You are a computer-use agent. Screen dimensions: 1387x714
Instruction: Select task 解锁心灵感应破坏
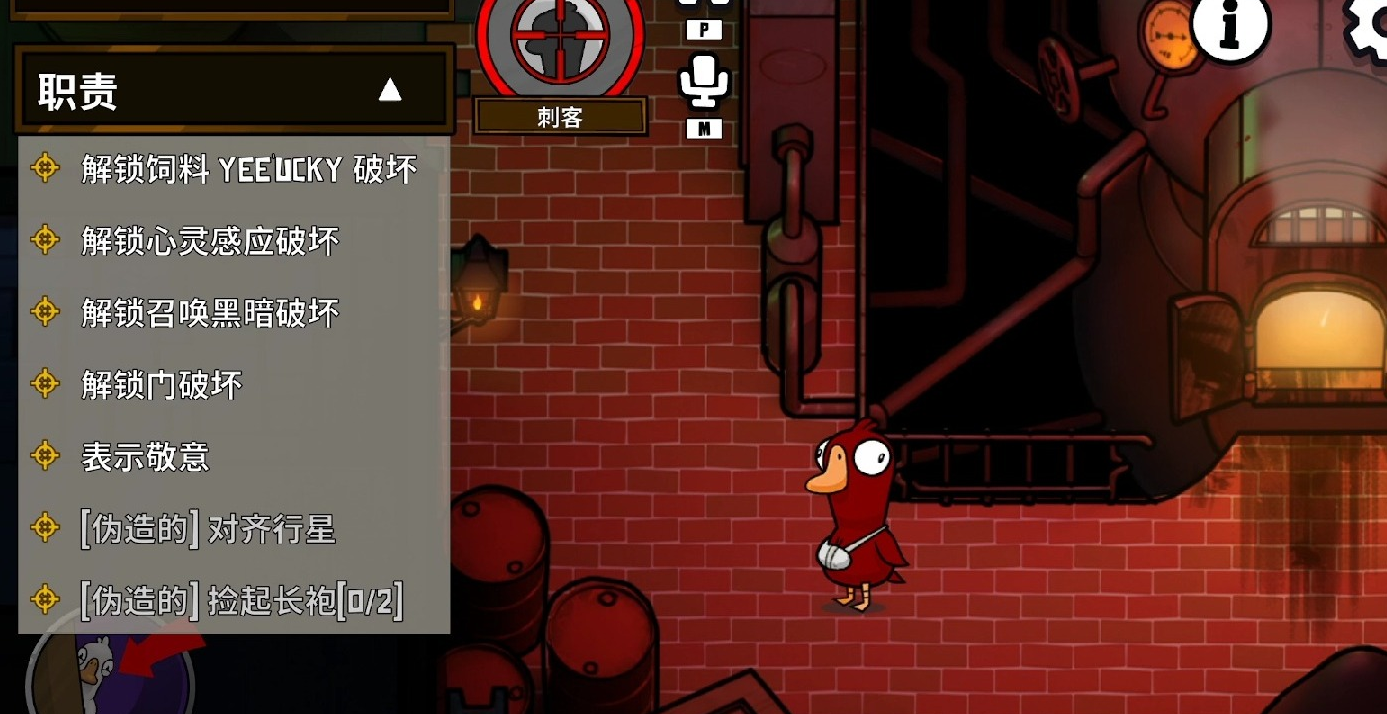tap(210, 241)
